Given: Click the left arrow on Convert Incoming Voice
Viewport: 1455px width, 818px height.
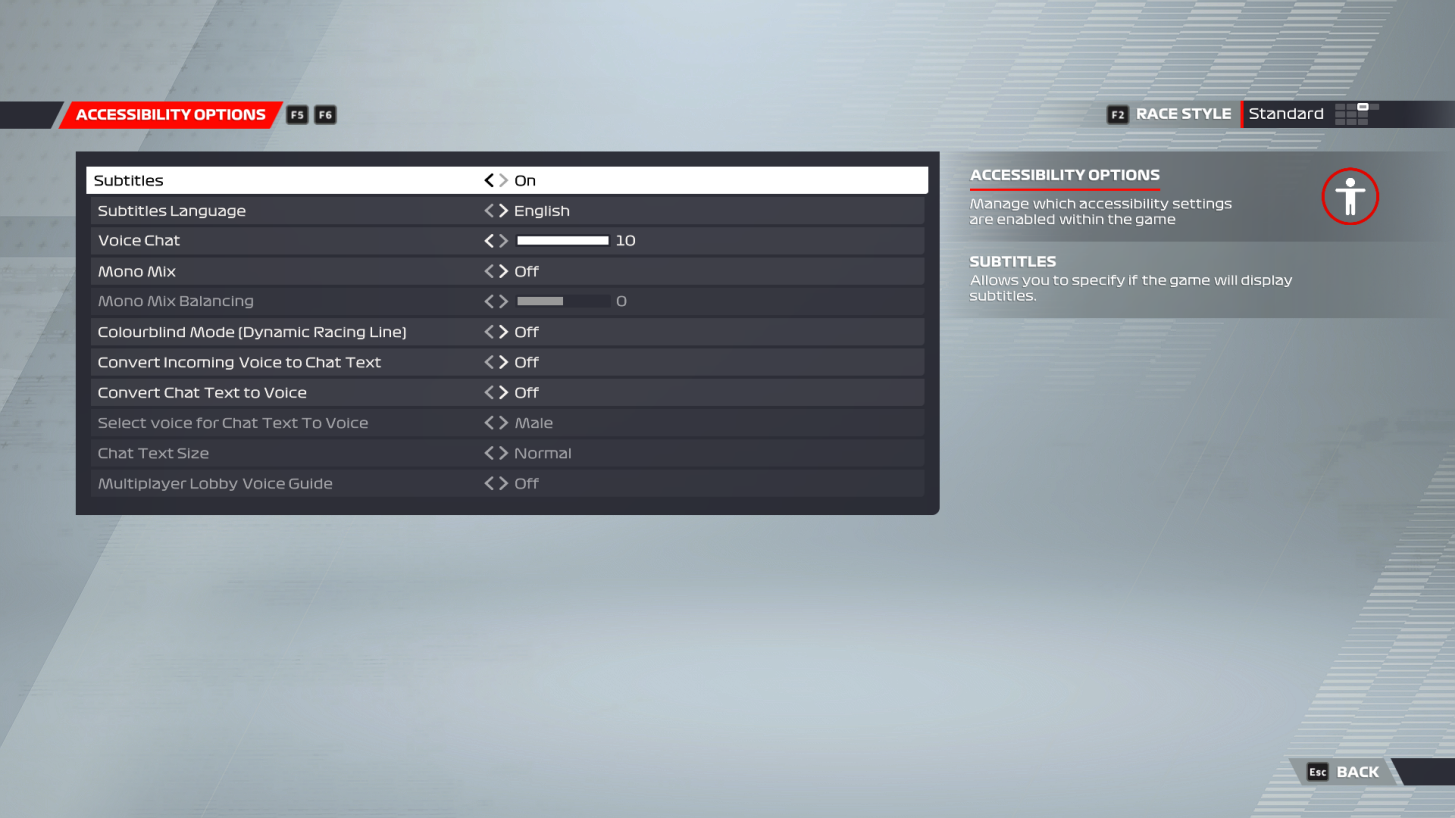Looking at the screenshot, I should (487, 362).
